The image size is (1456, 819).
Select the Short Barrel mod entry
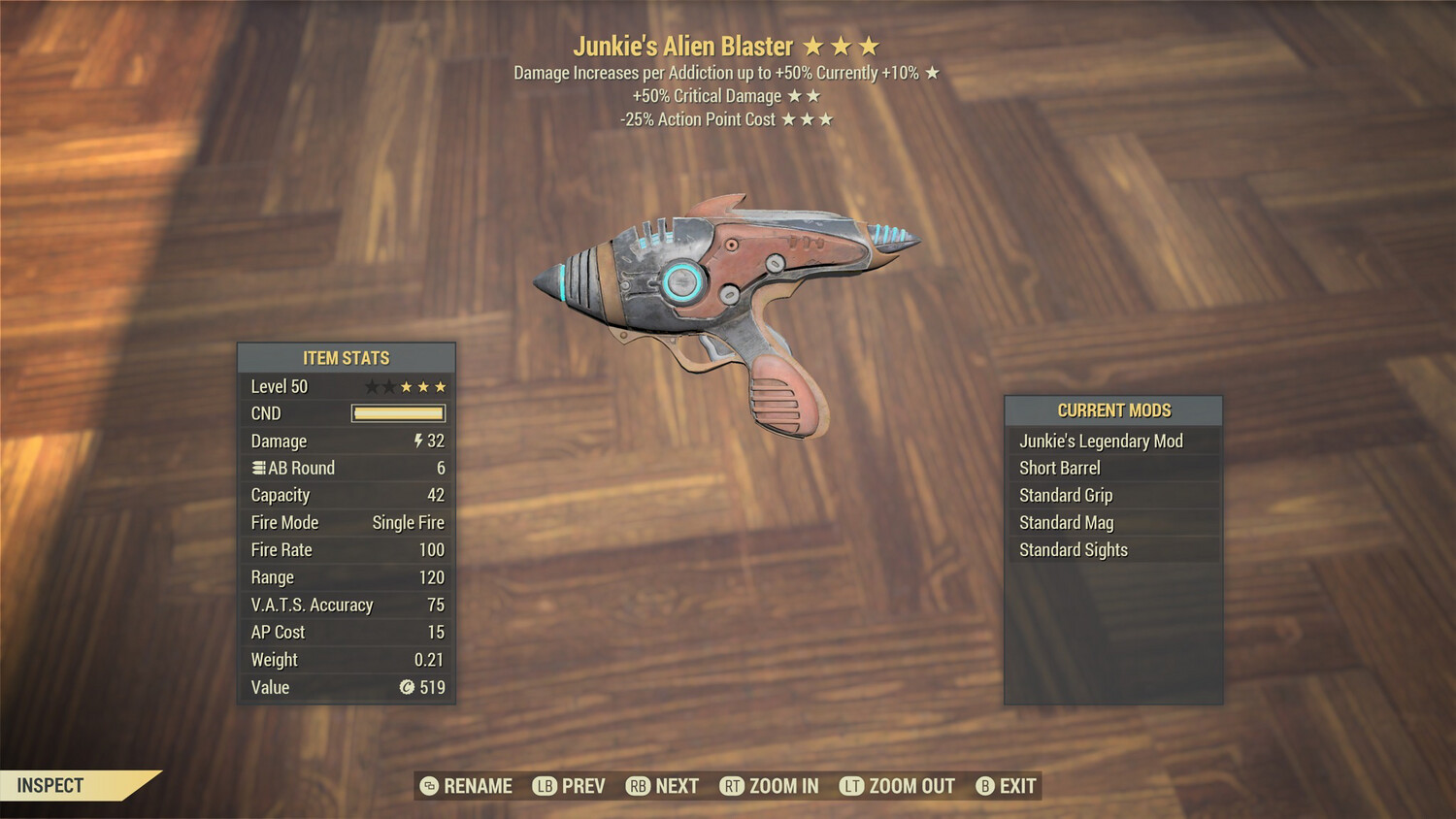tap(1060, 468)
